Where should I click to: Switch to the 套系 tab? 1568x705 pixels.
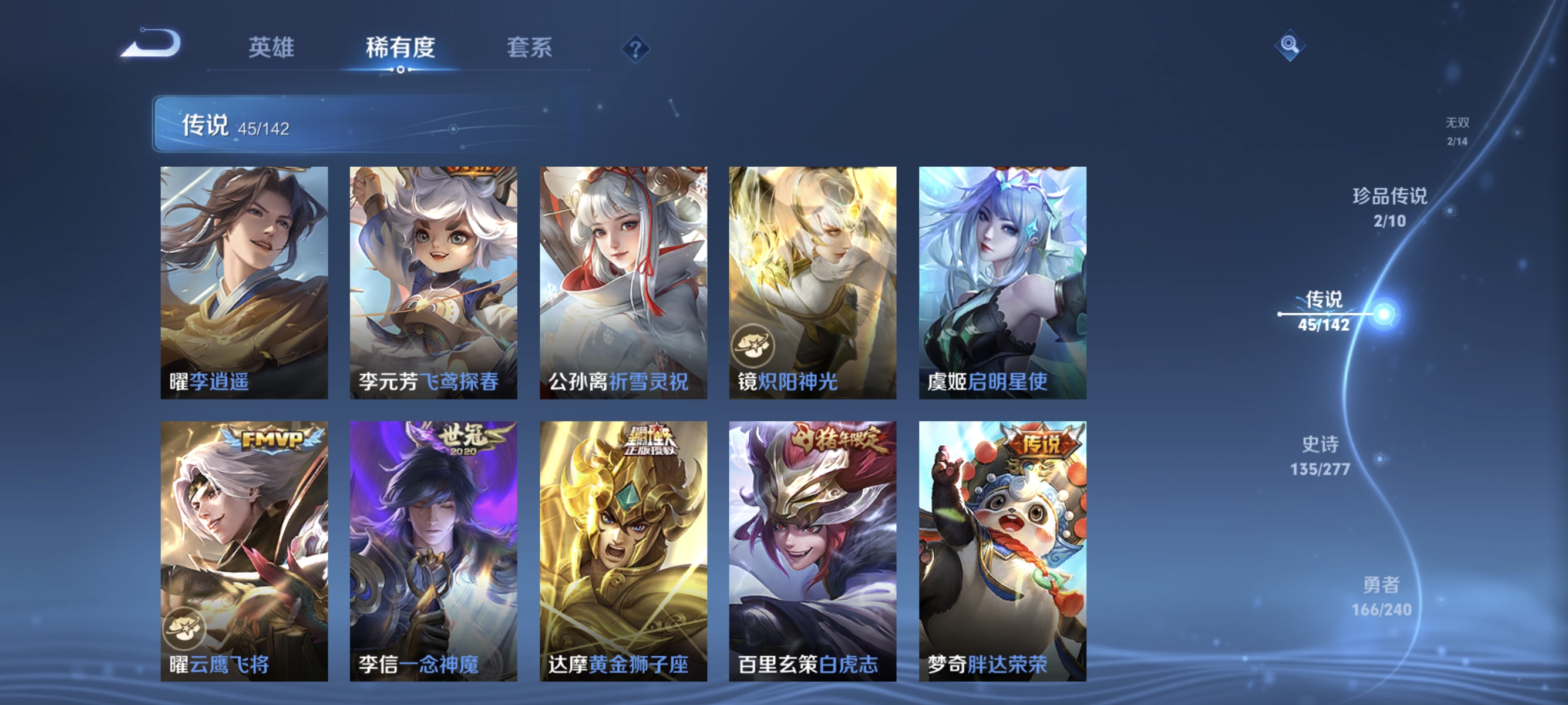pos(531,49)
